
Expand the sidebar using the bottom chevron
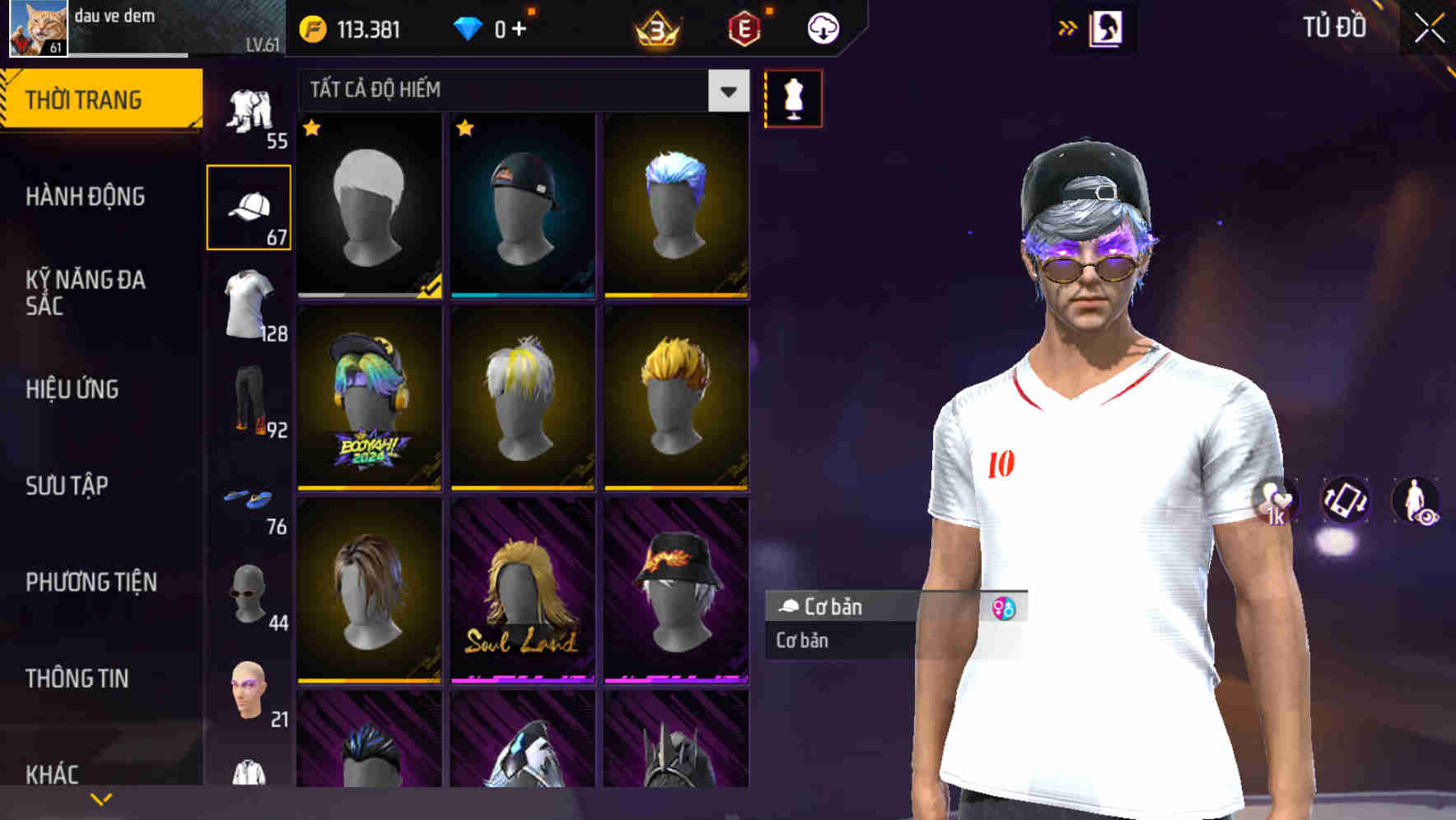tap(100, 797)
